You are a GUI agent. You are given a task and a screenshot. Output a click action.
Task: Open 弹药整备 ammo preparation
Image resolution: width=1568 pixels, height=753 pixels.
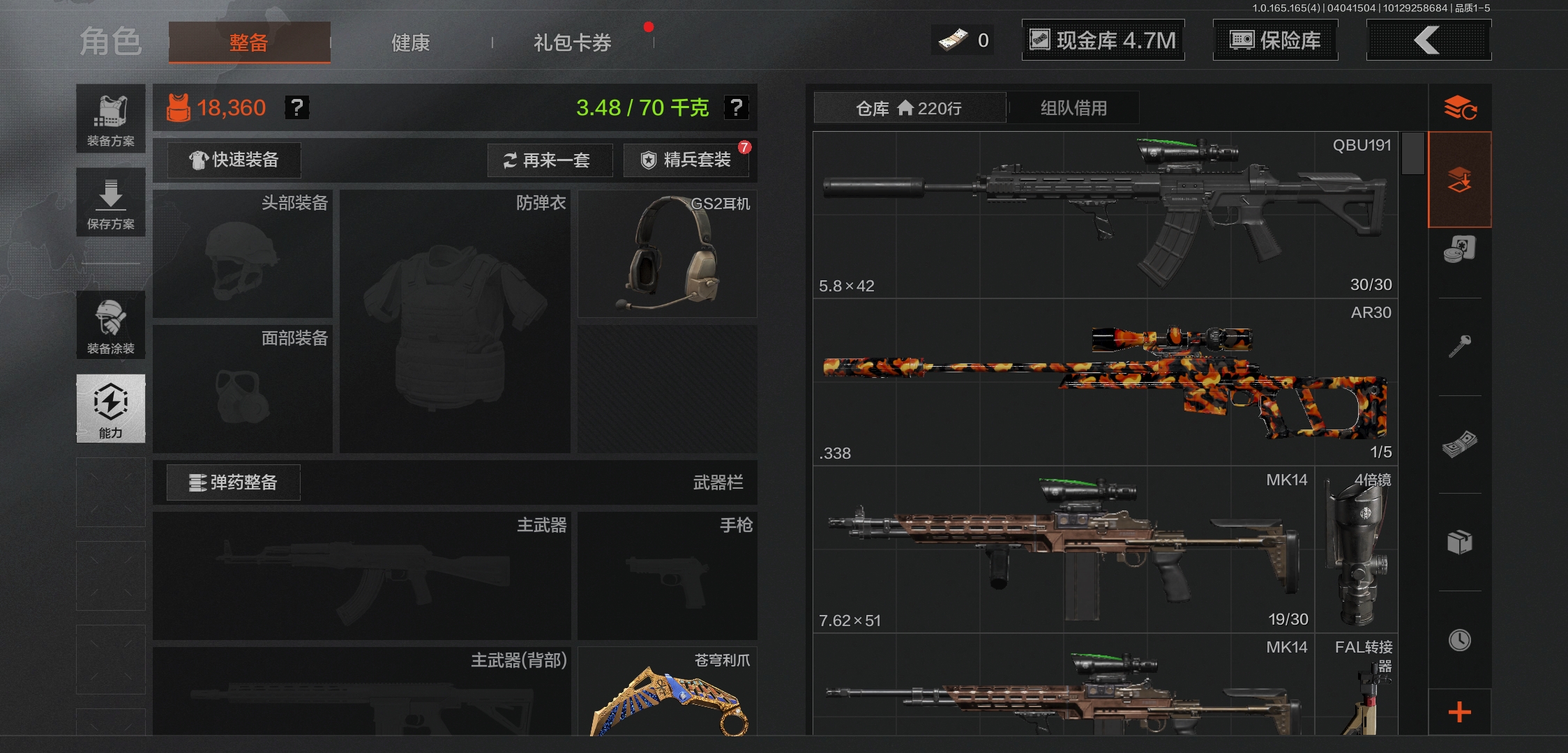[x=232, y=482]
